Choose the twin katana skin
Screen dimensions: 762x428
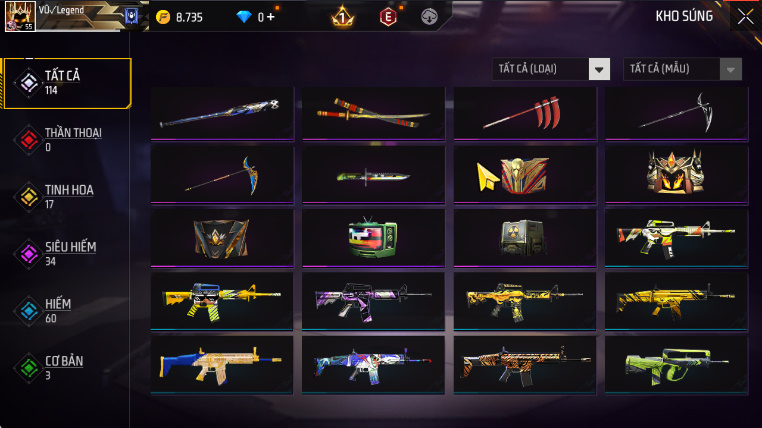pos(373,113)
